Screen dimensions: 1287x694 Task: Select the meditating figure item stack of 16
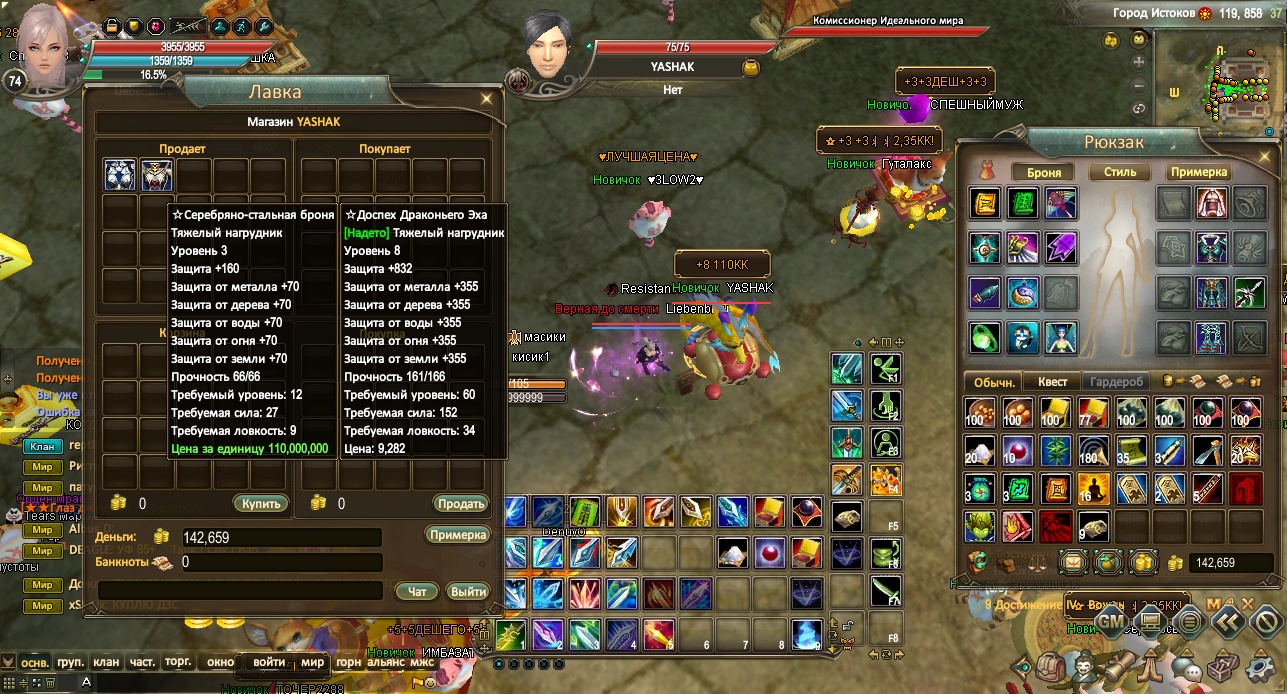[x=1093, y=489]
